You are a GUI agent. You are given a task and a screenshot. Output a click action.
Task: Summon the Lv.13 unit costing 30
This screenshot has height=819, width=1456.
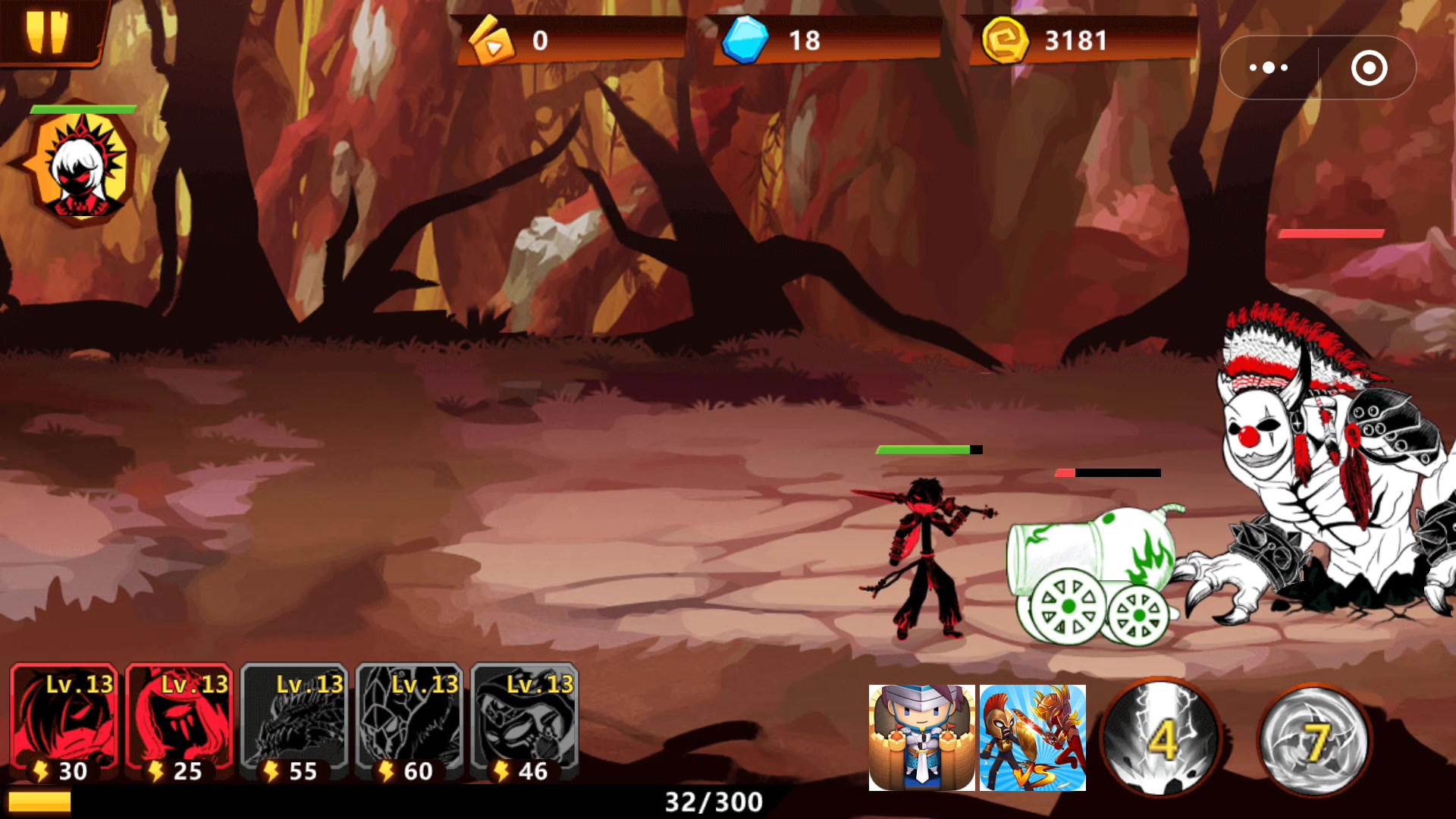coord(64,723)
